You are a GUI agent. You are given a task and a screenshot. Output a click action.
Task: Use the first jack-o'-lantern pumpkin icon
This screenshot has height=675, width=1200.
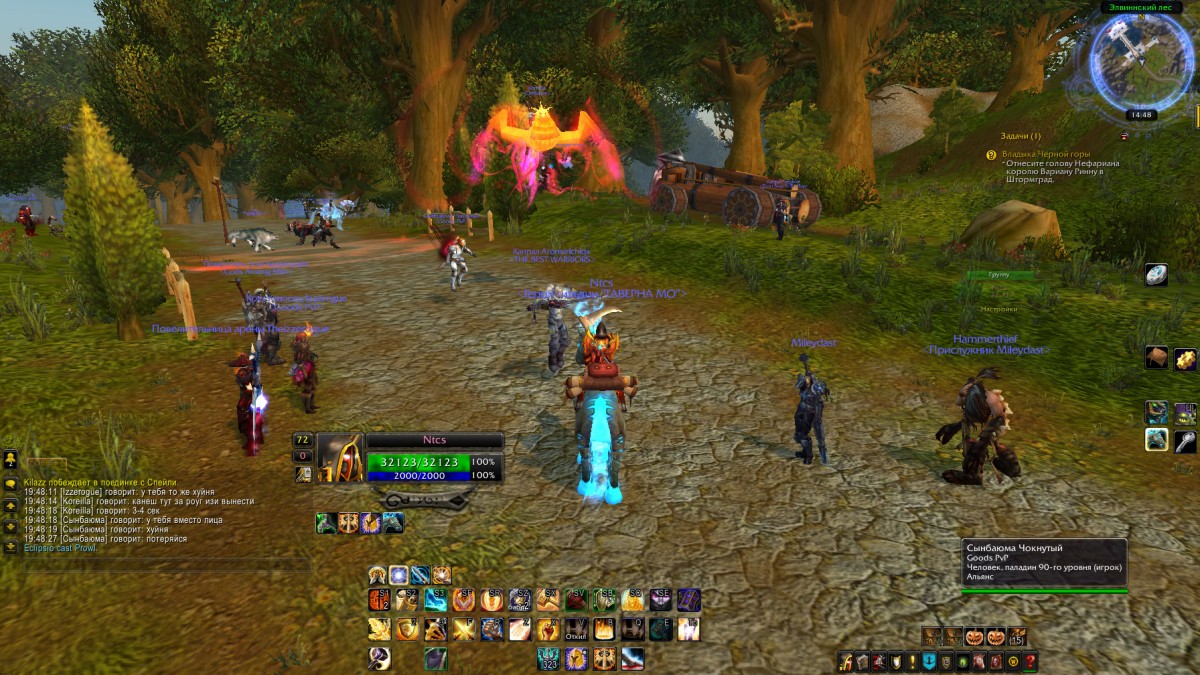974,636
